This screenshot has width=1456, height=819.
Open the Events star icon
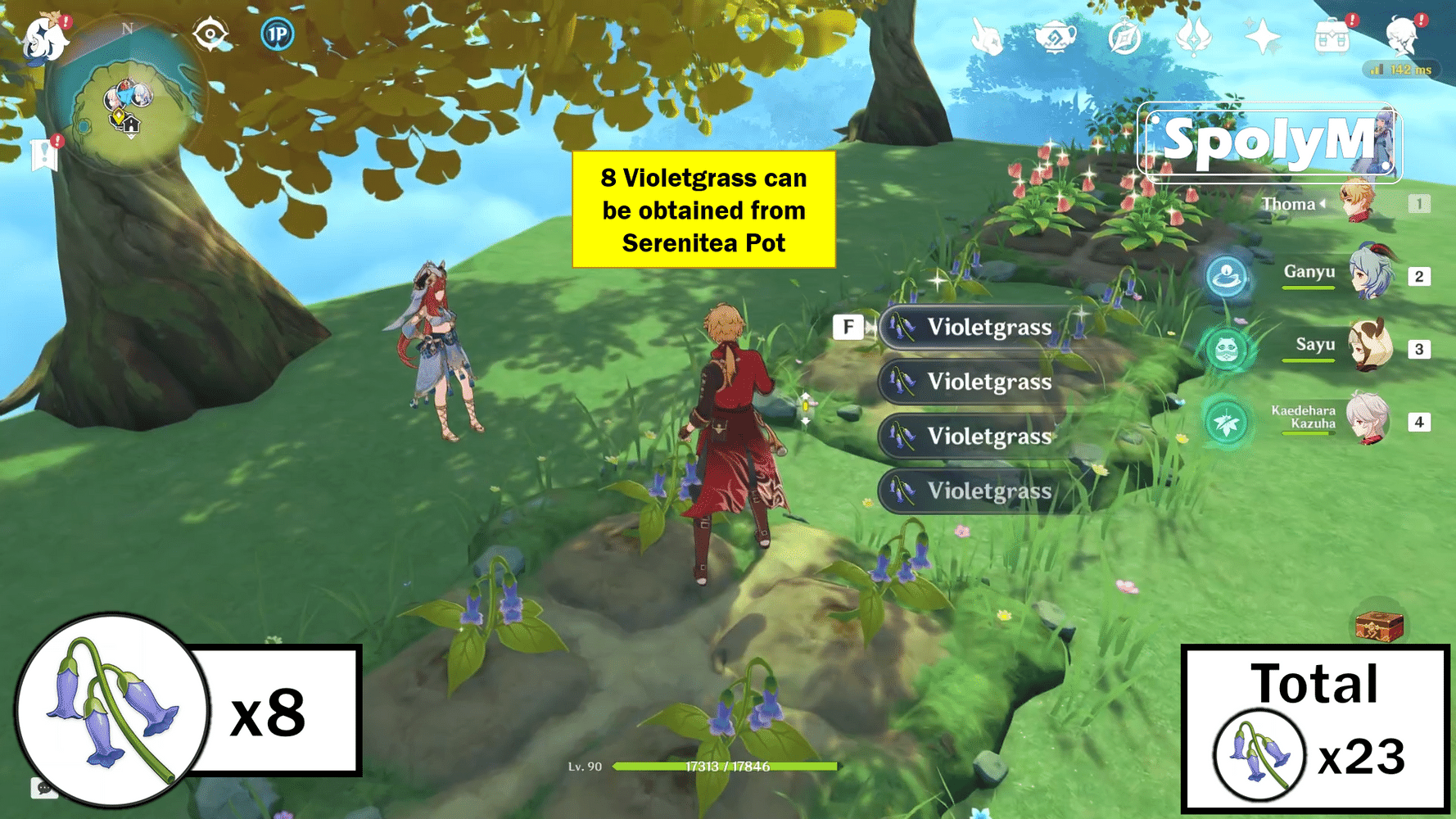1261,36
